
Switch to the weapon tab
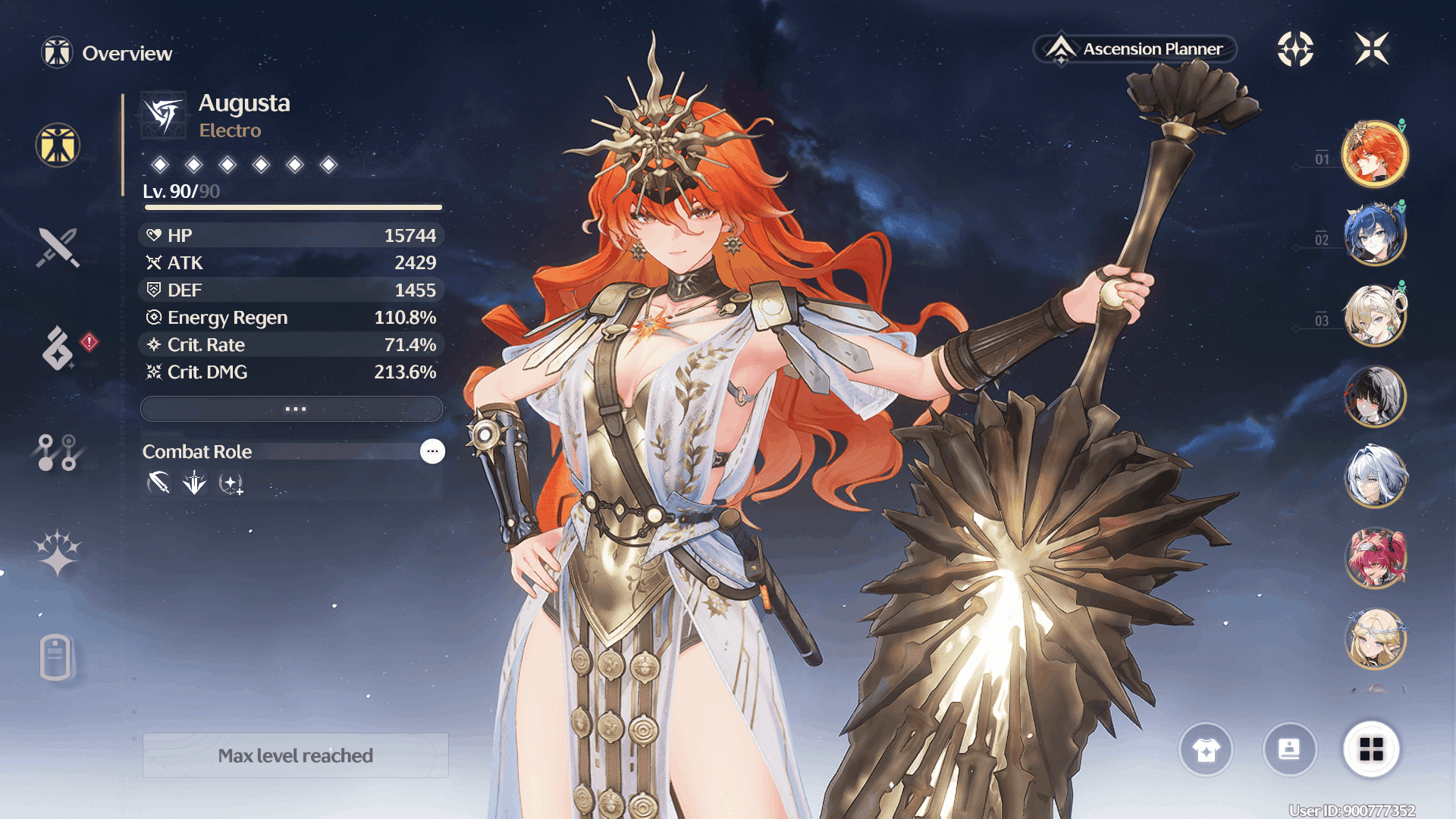58,247
